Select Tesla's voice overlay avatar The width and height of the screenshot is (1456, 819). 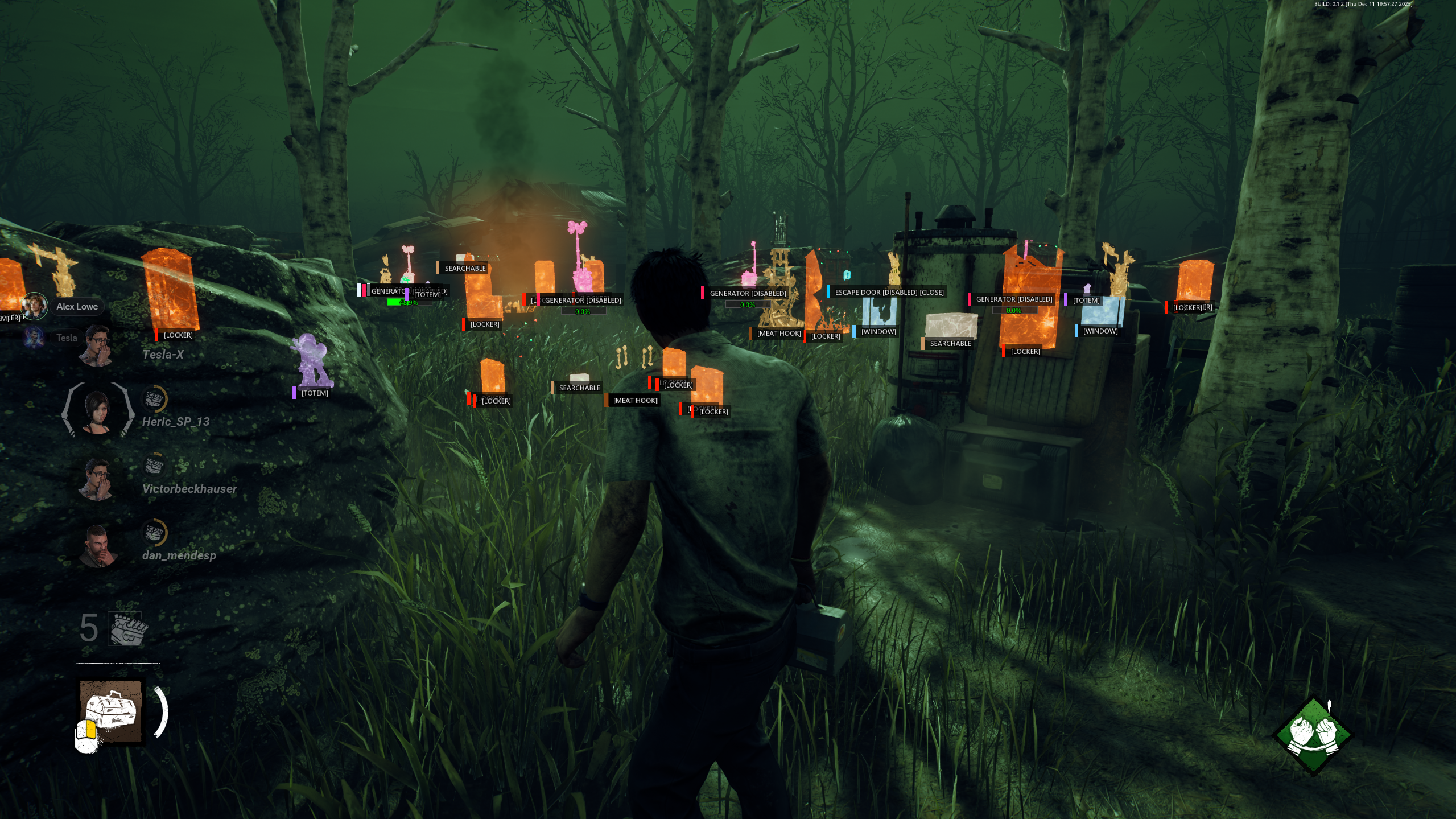[x=34, y=338]
